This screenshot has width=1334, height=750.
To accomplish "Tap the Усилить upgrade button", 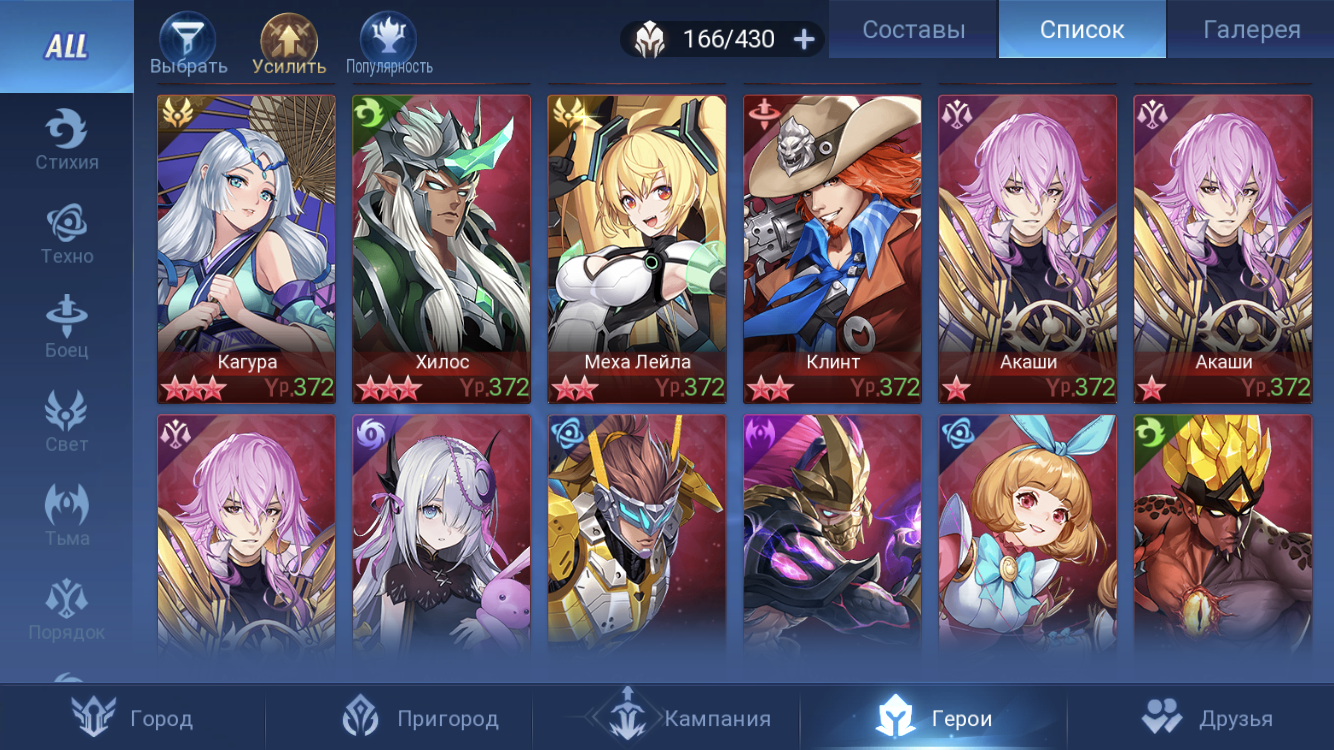I will pyautogui.click(x=289, y=45).
